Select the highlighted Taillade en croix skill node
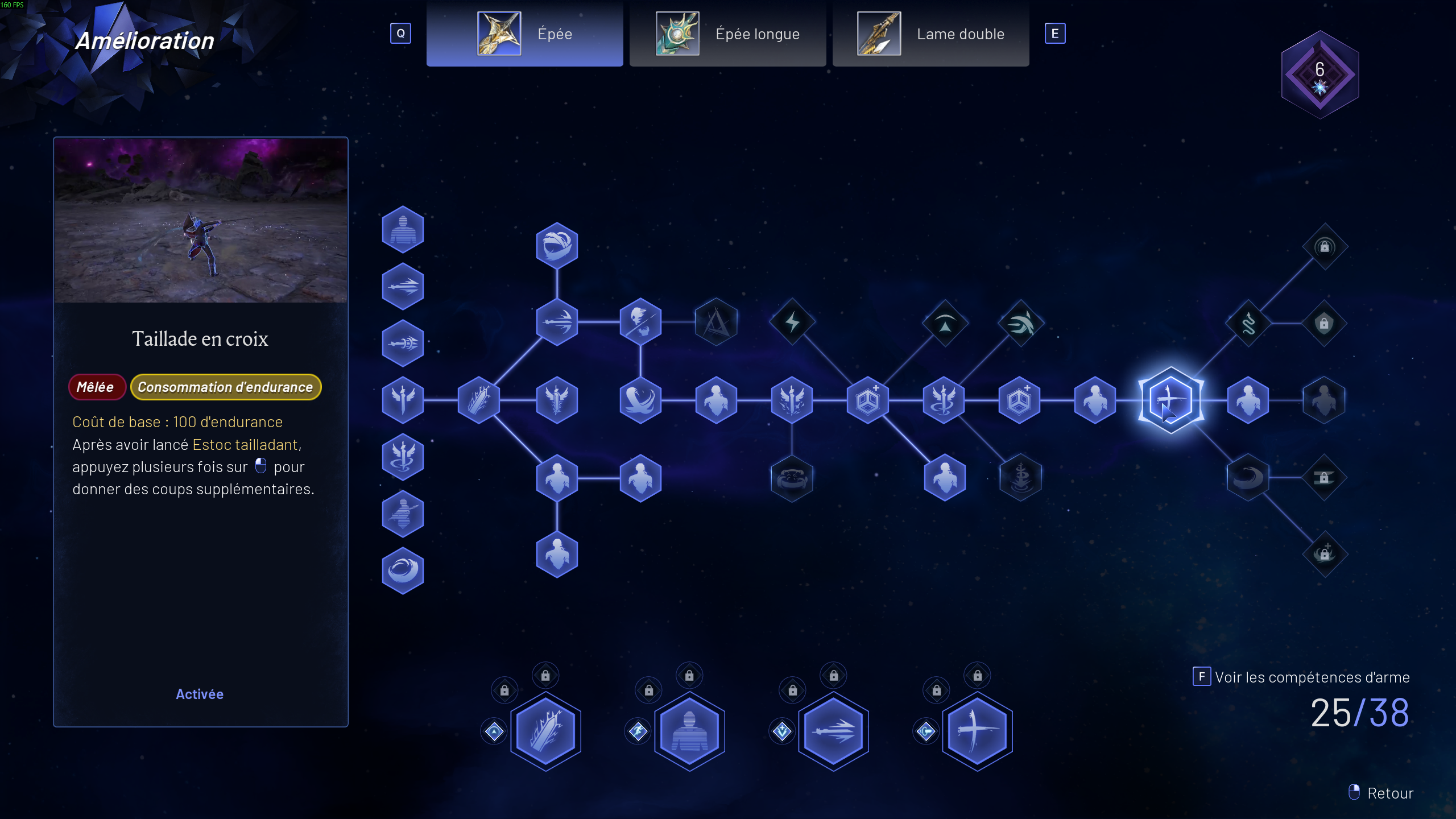Viewport: 1456px width, 819px height. point(1170,400)
